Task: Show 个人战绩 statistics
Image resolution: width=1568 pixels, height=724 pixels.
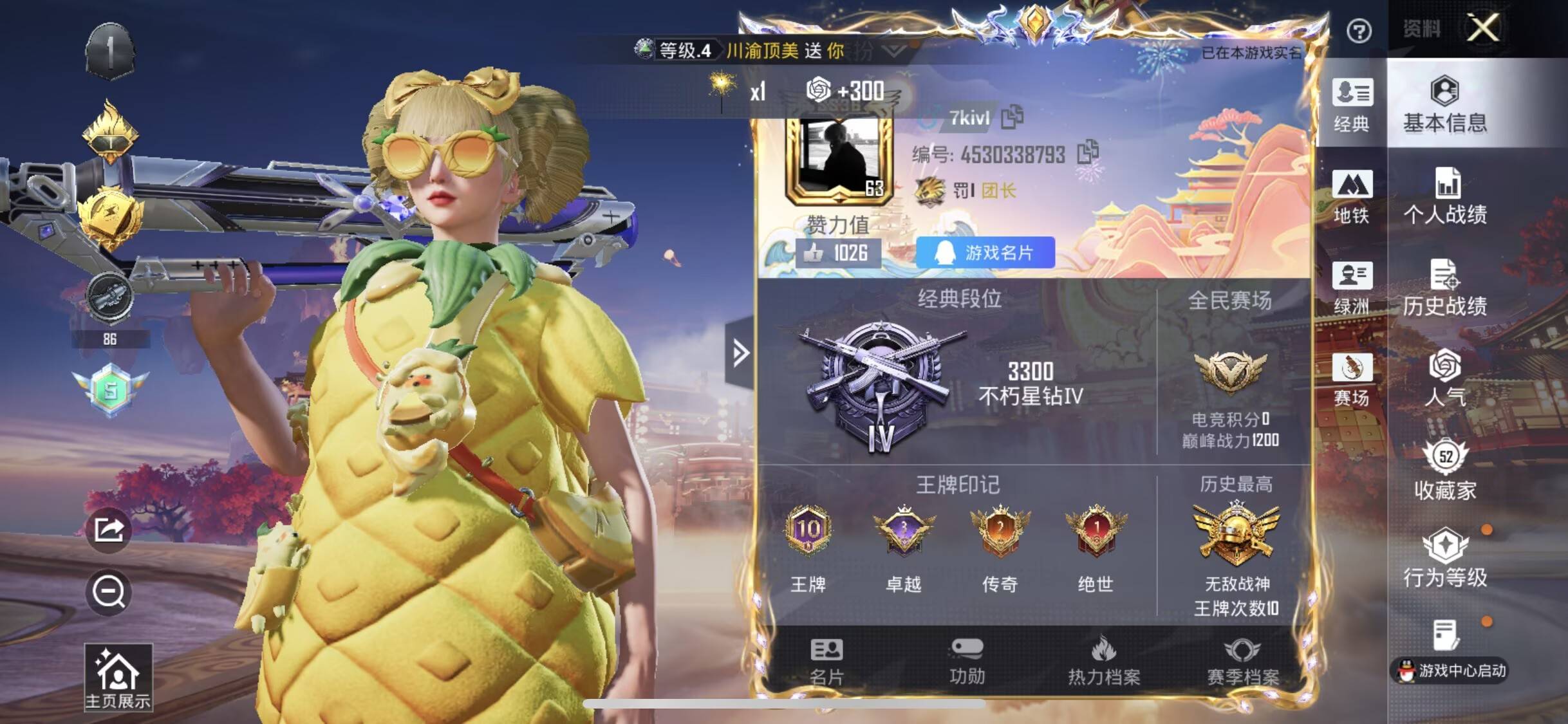Action: click(x=1445, y=196)
